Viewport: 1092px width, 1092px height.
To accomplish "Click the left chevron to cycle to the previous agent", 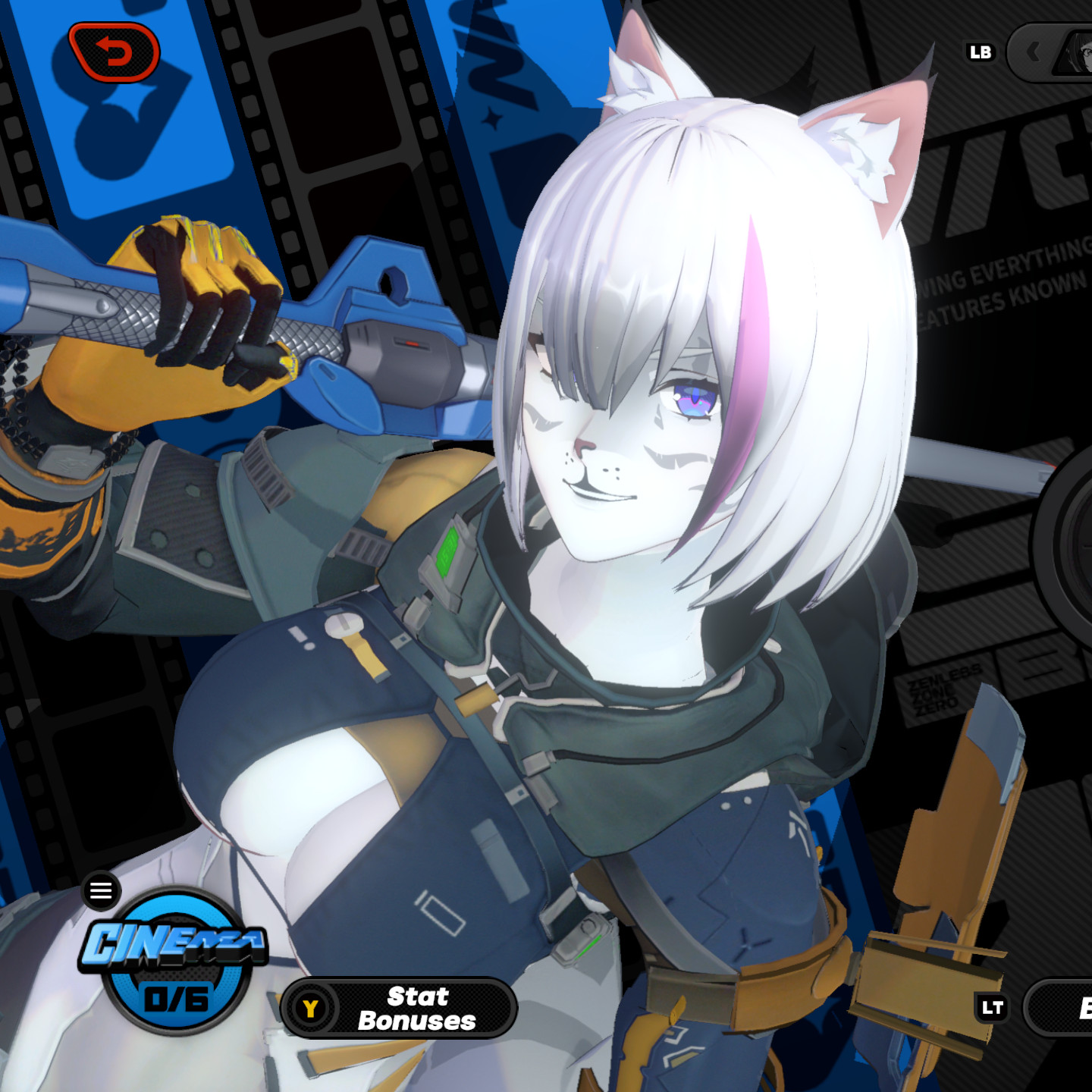I will (1034, 52).
